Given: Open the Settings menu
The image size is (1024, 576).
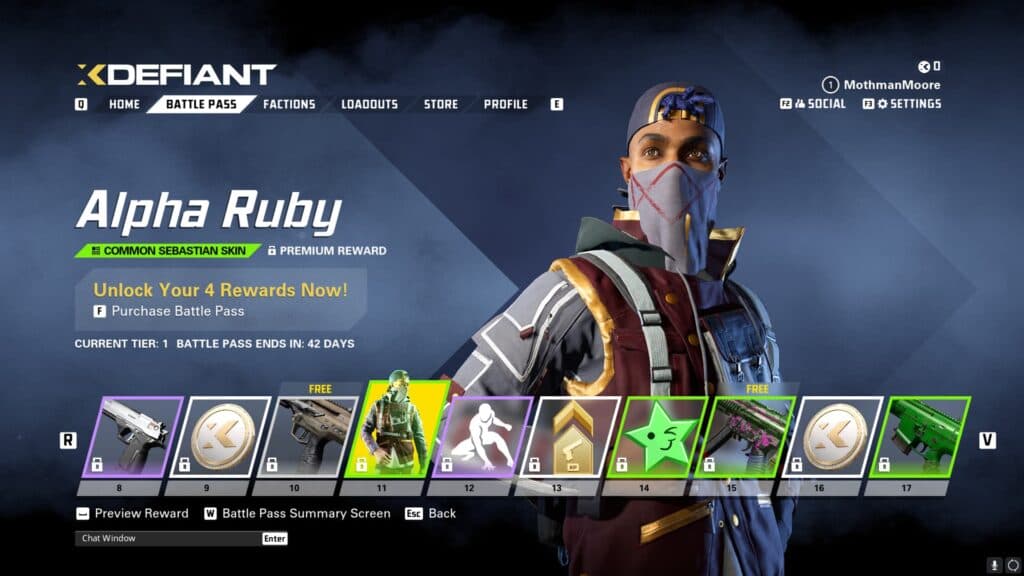Looking at the screenshot, I should tap(908, 103).
